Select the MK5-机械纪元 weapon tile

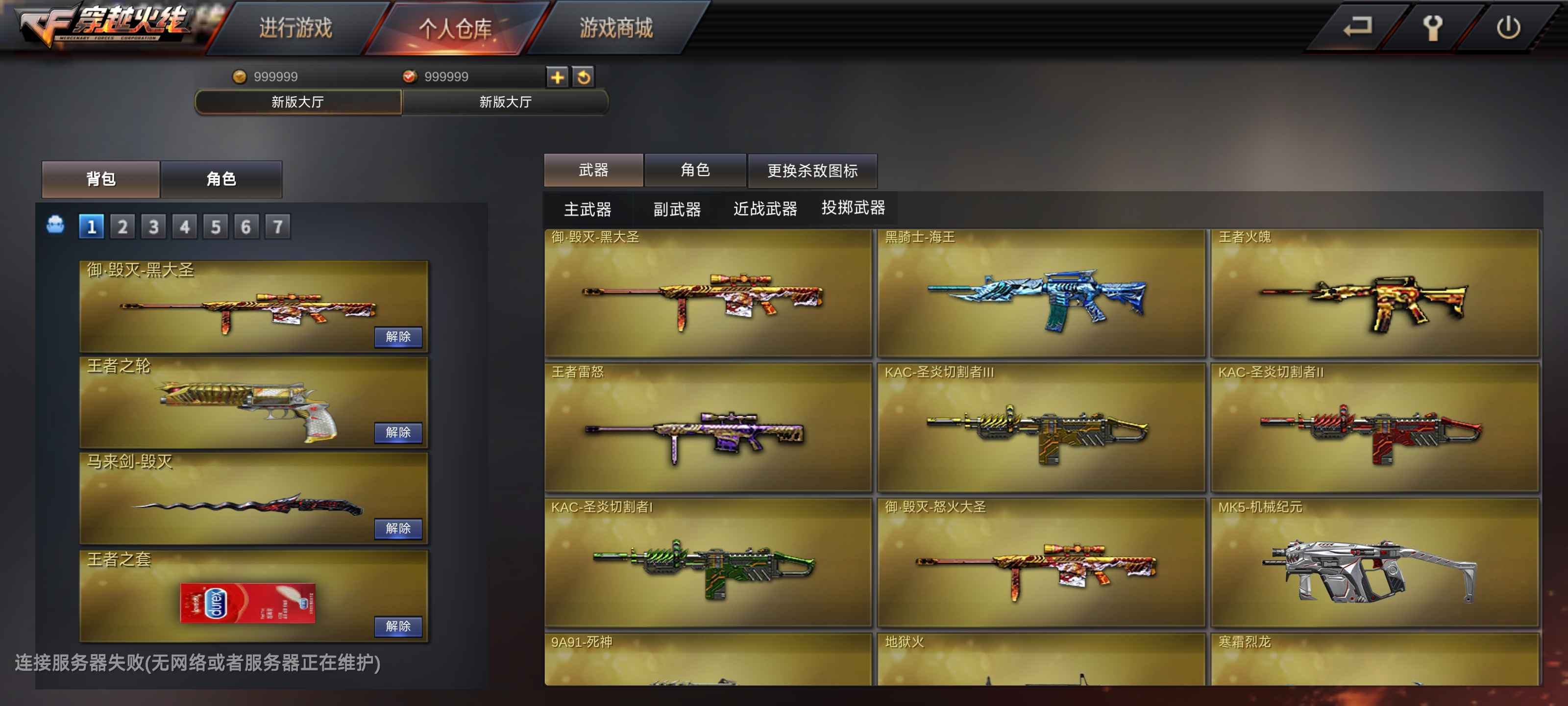[x=1374, y=563]
